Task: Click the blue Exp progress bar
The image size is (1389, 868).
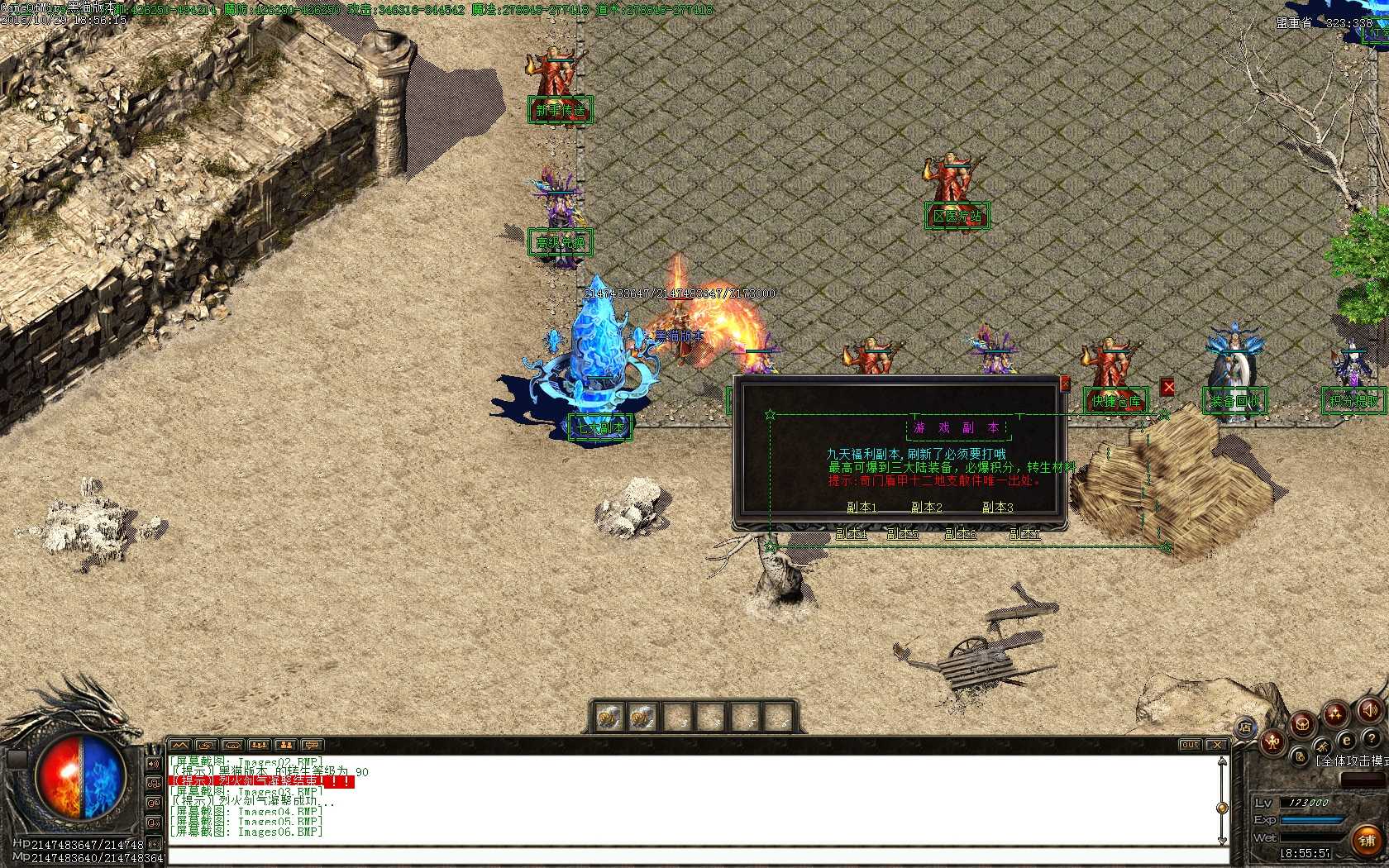Action: point(1311,819)
